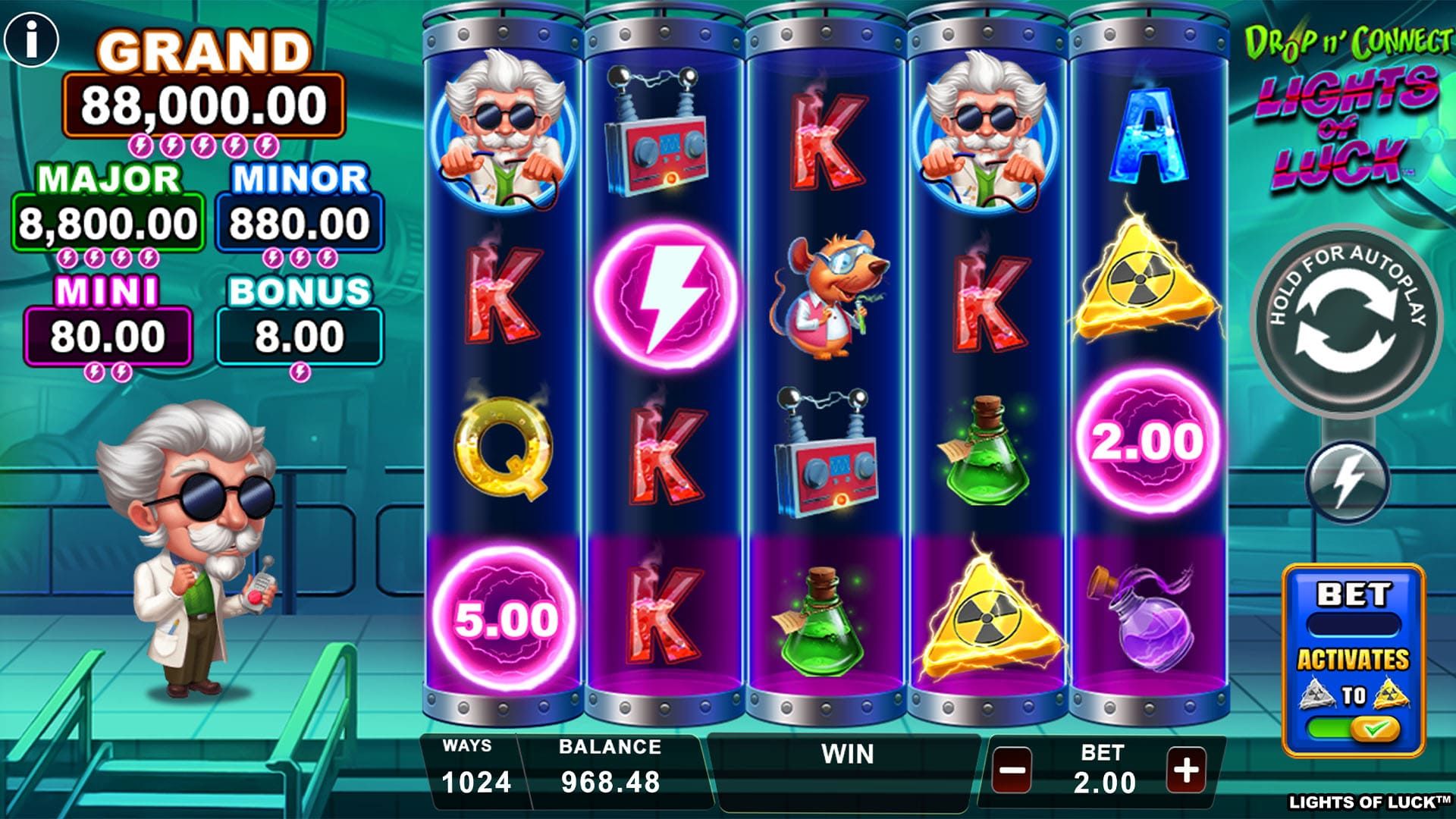Increase the bet with the plus button
Image resolution: width=1456 pixels, height=819 pixels.
click(x=1186, y=770)
